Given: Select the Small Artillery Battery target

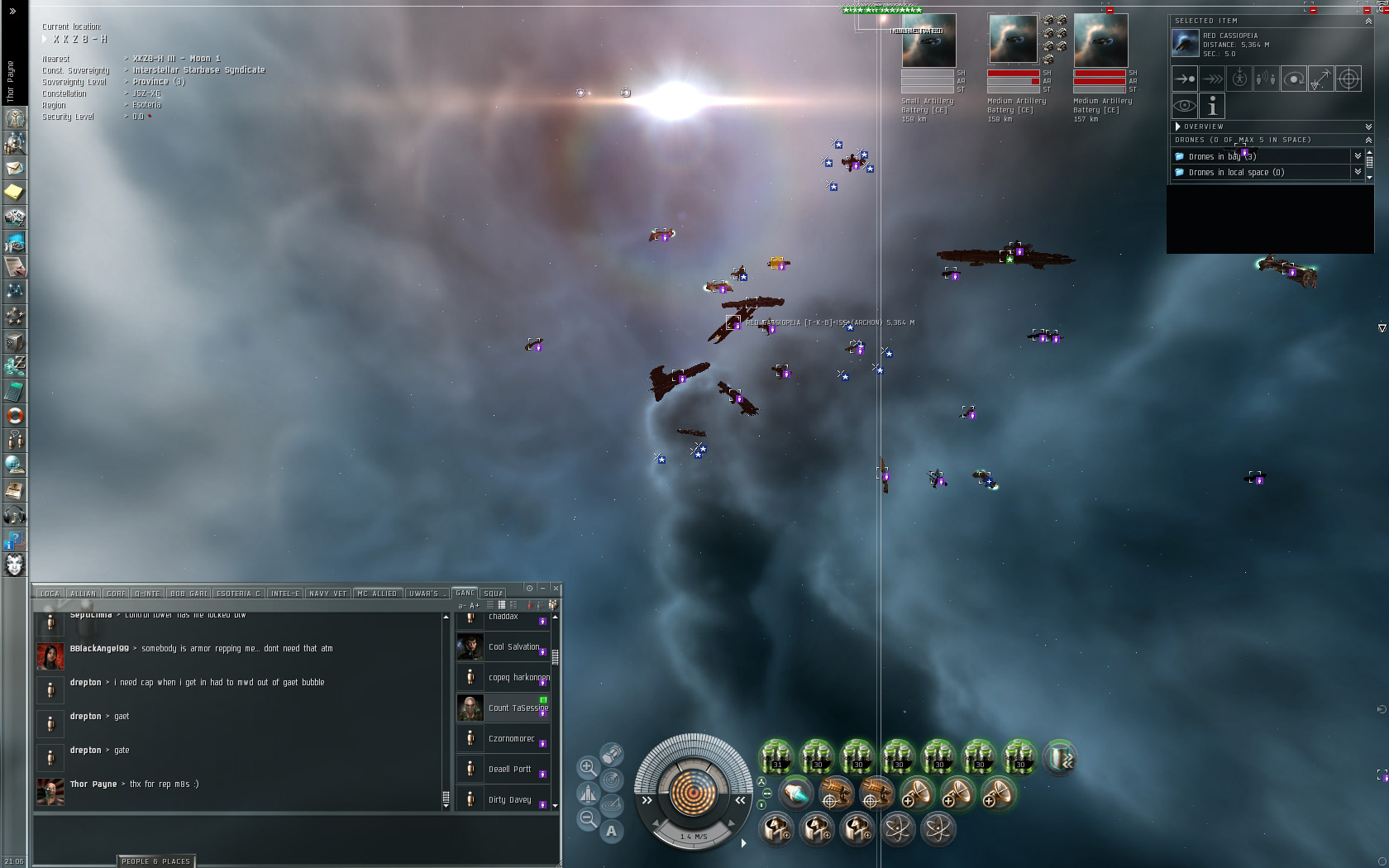Looking at the screenshot, I should pyautogui.click(x=928, y=41).
